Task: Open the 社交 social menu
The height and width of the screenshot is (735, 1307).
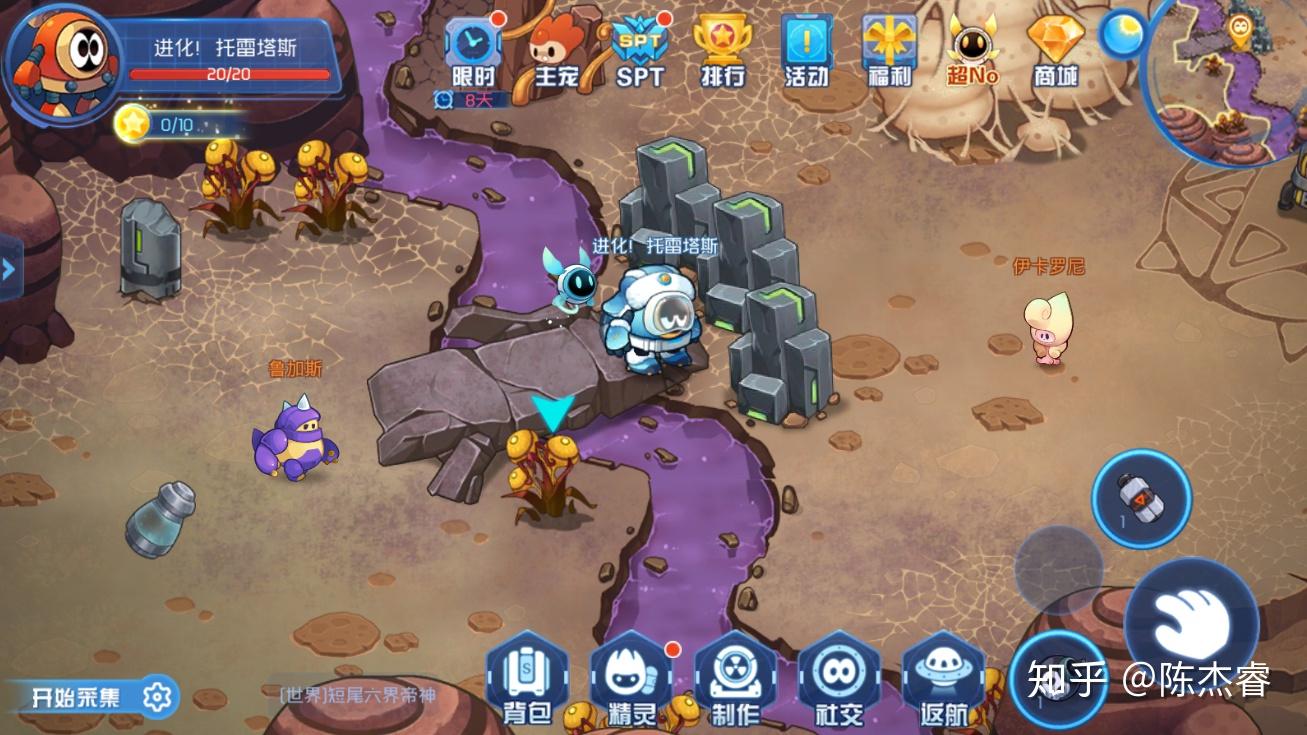Action: pos(839,677)
